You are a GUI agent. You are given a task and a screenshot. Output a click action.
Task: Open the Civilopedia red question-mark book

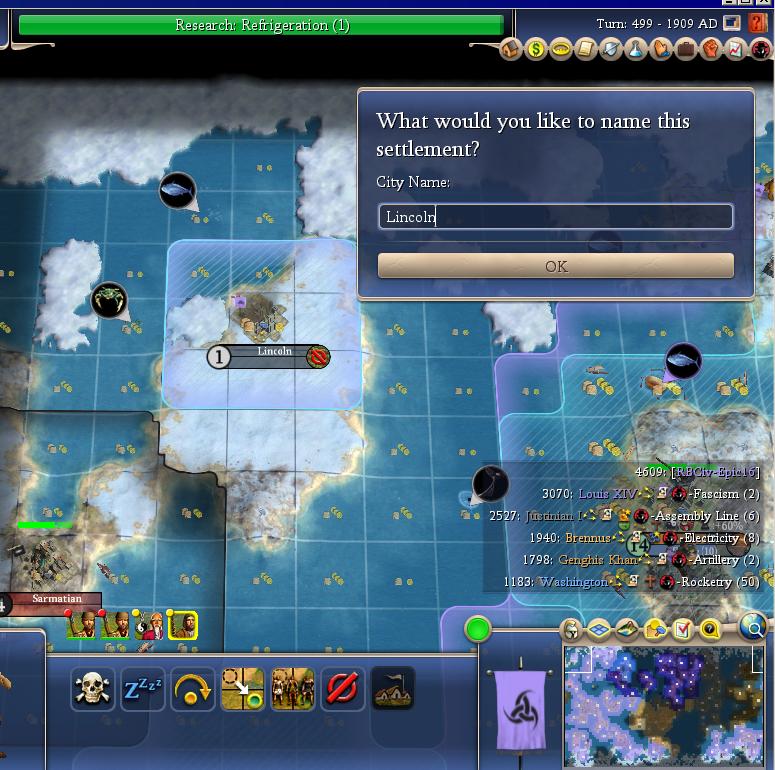[x=757, y=23]
